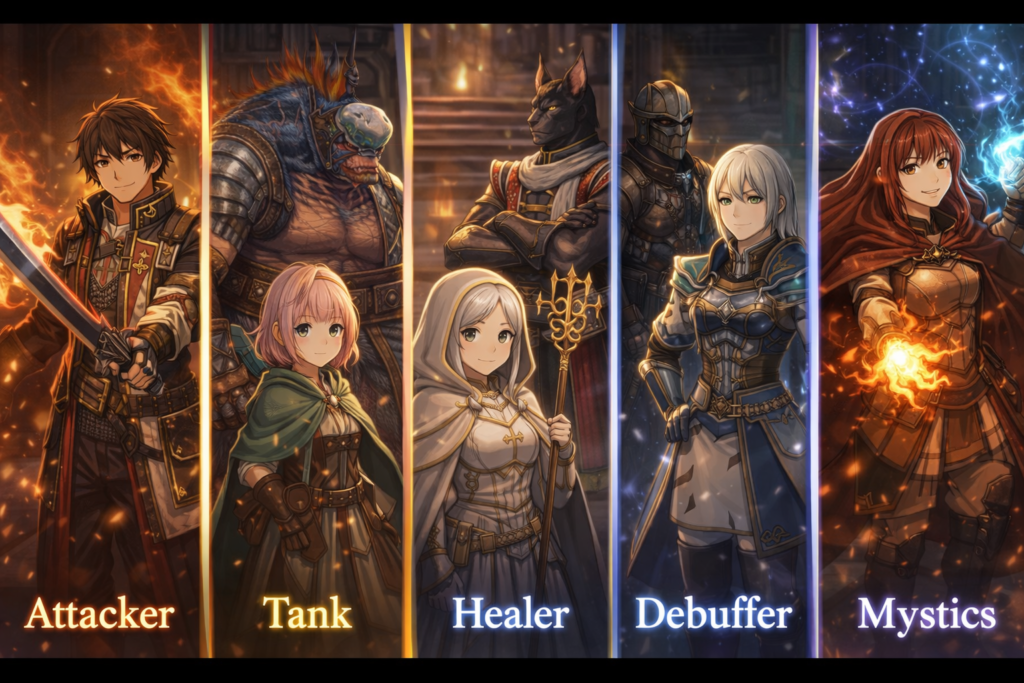
Task: Choose the Tank class panel
Action: click(306, 340)
